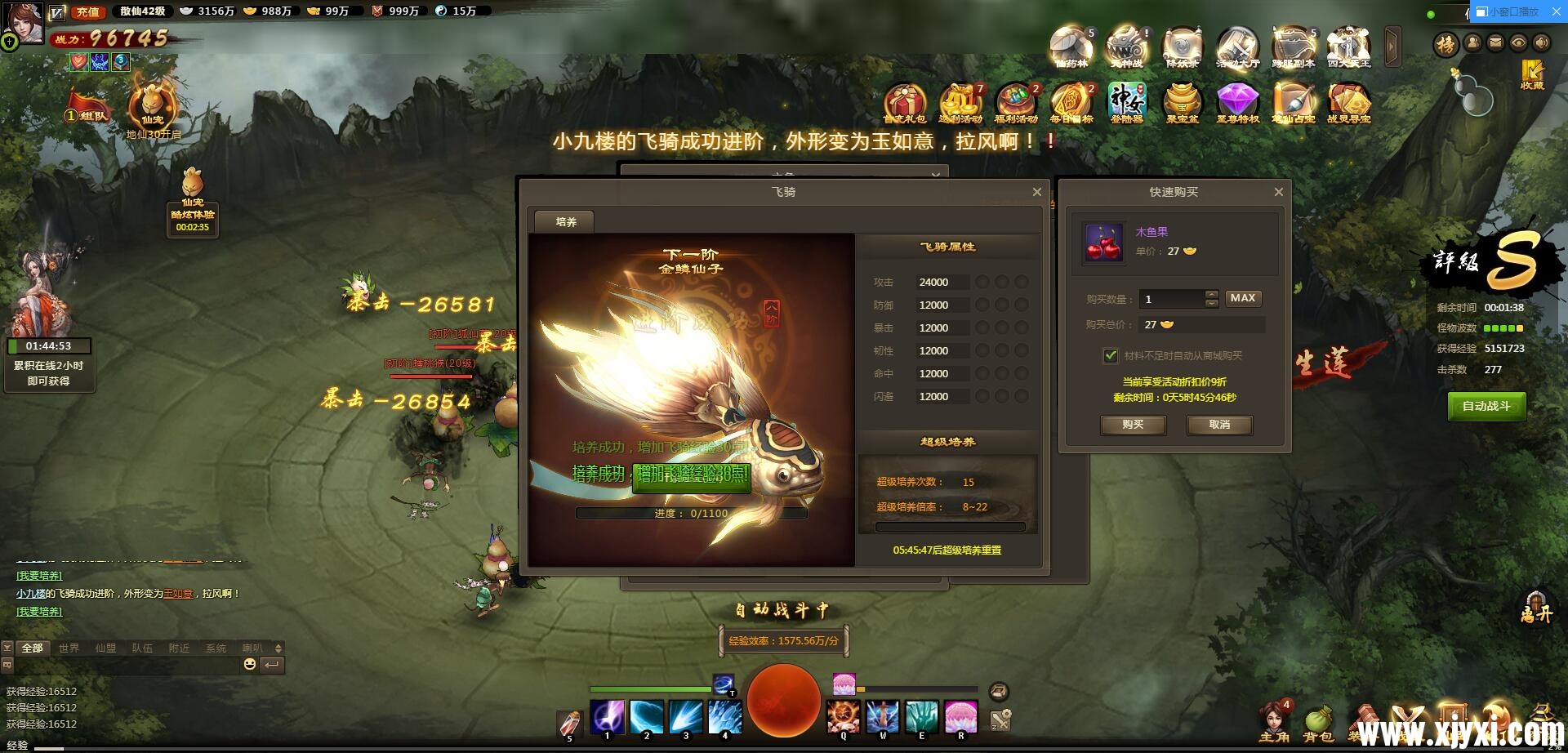
Task: Use the red potion hotbar slot
Action: pos(569,723)
